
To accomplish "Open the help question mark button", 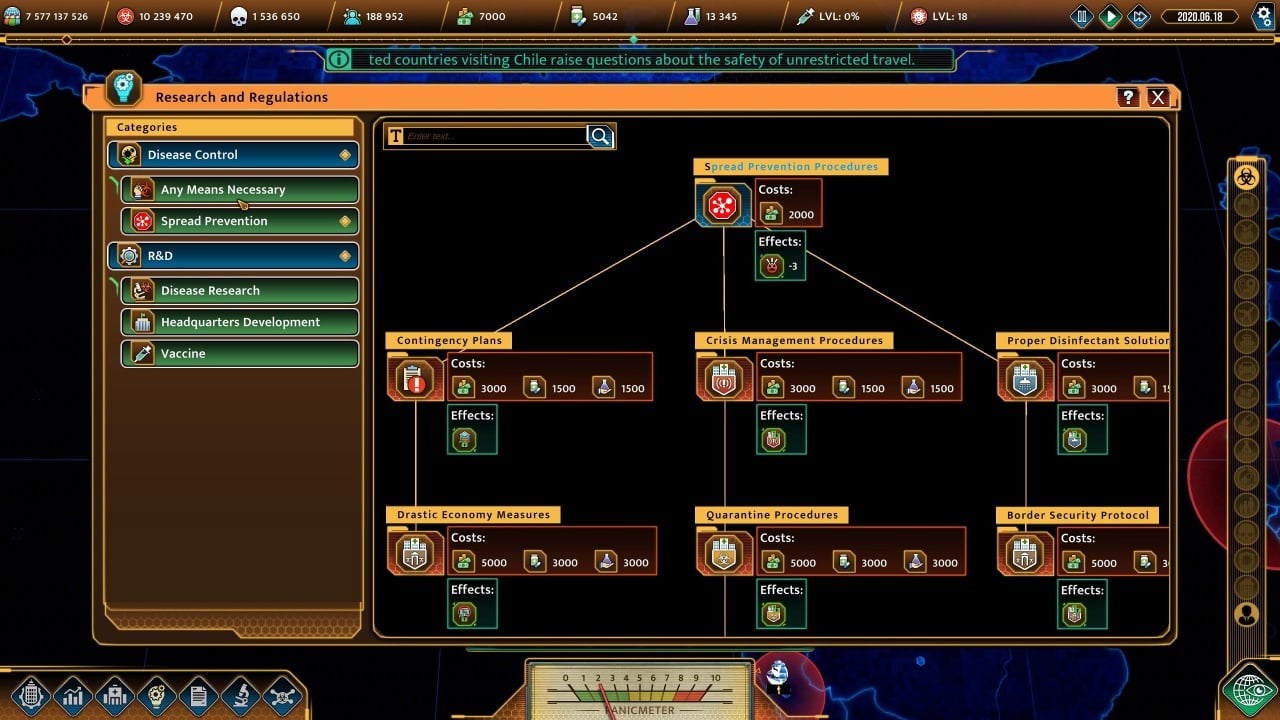I will 1128,97.
